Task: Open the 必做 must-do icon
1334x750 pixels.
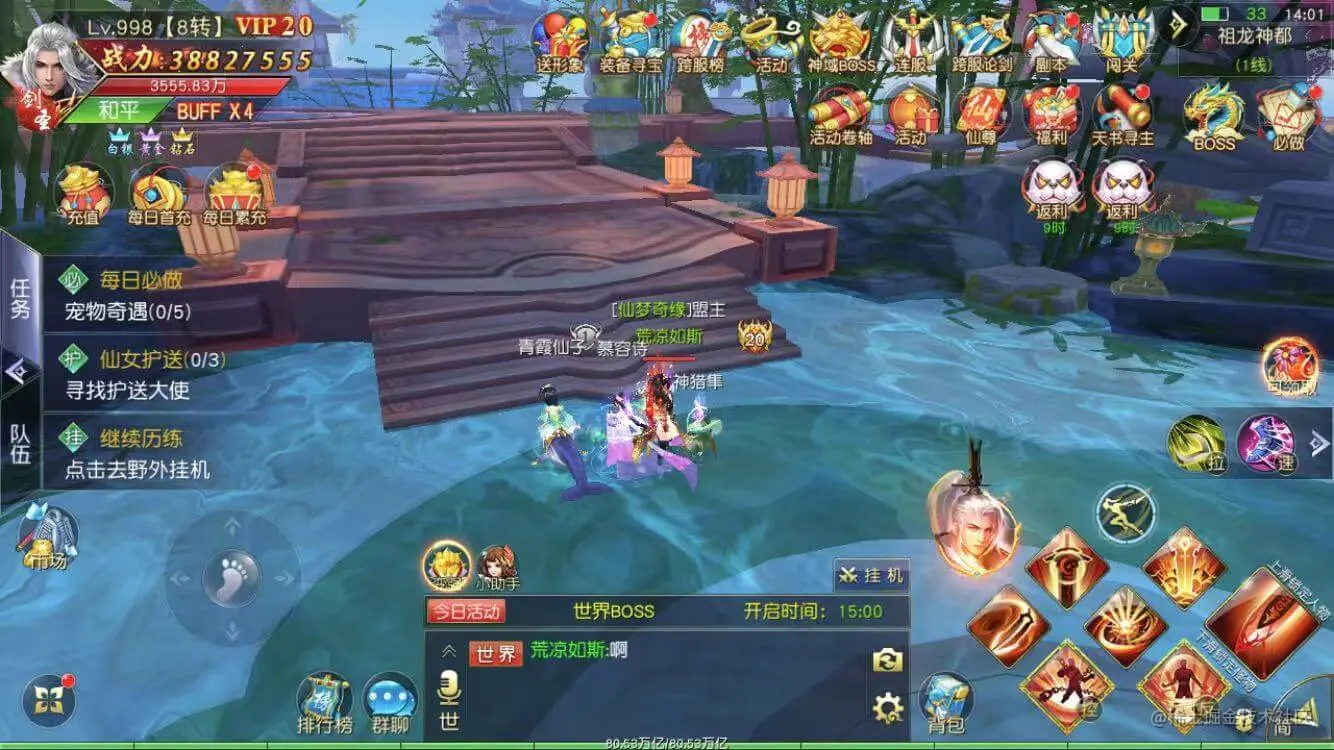Action: pos(1289,115)
